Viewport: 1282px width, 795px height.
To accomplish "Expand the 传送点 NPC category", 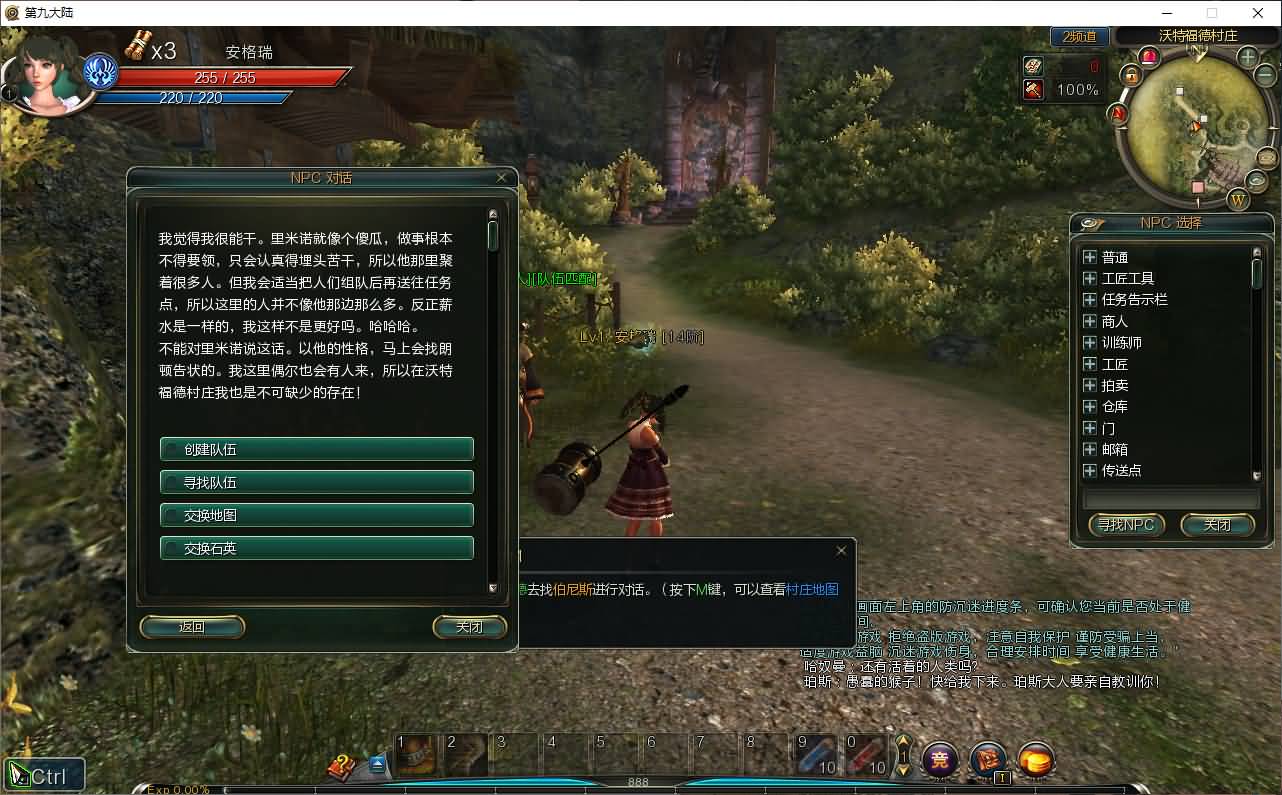I will click(1090, 470).
